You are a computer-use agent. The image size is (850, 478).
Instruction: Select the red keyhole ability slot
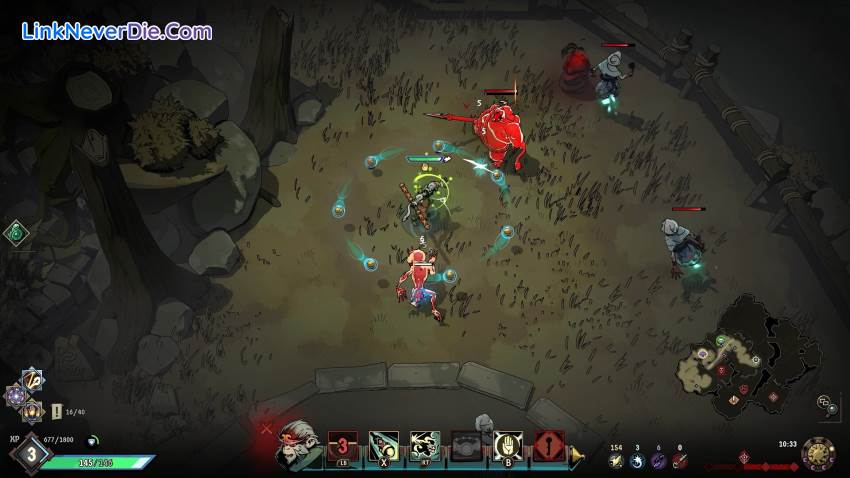click(x=548, y=445)
